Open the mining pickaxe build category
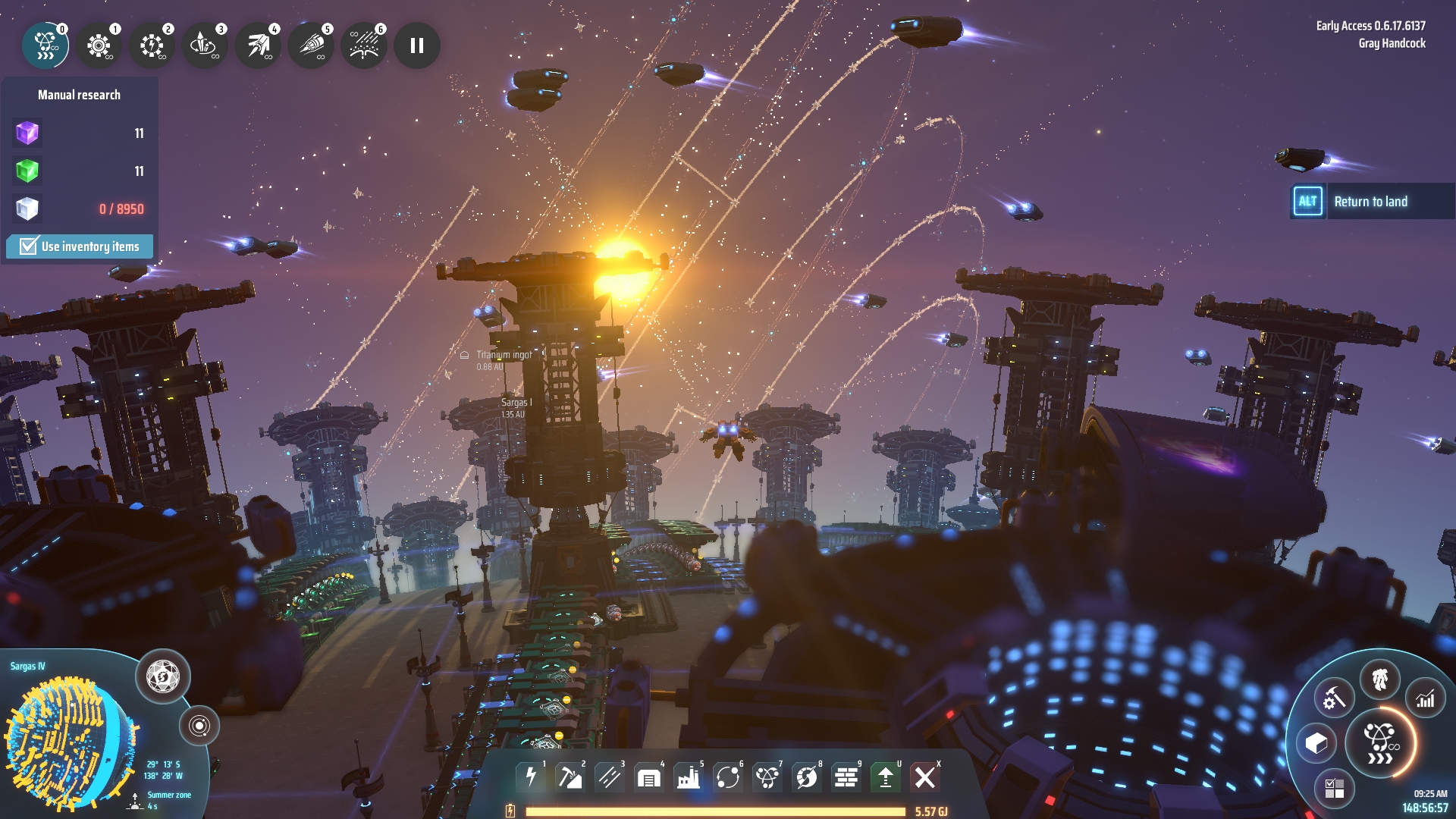1456x819 pixels. tap(570, 777)
